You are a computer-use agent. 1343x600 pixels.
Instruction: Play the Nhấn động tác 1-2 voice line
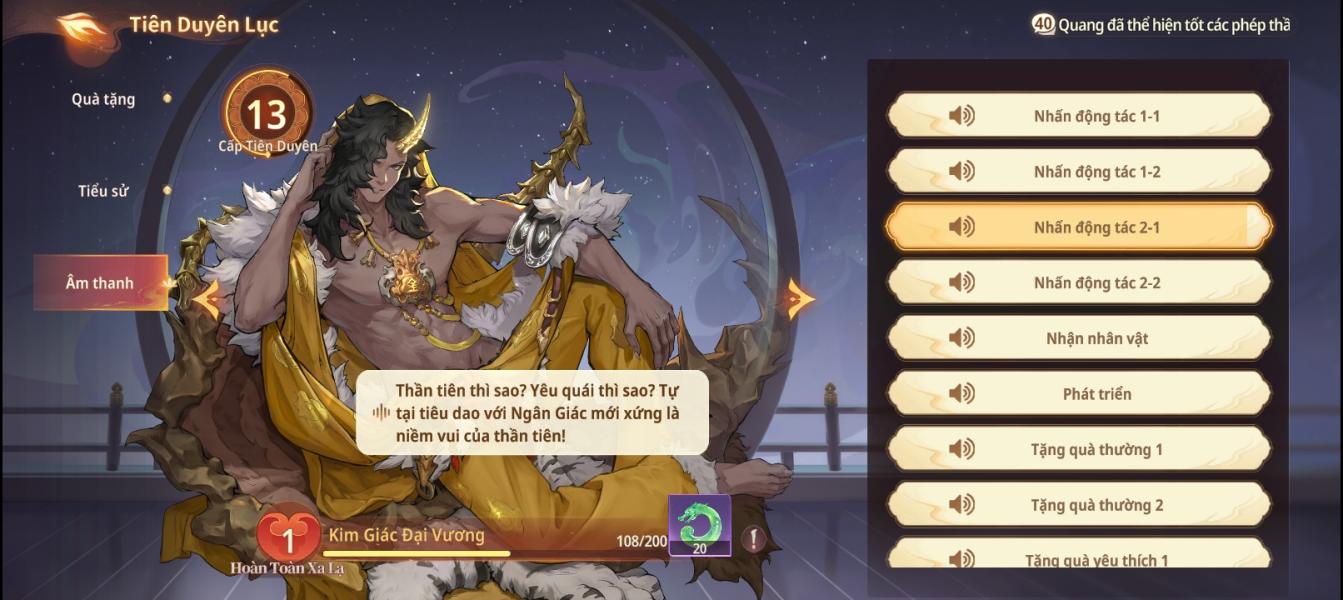click(x=1078, y=172)
